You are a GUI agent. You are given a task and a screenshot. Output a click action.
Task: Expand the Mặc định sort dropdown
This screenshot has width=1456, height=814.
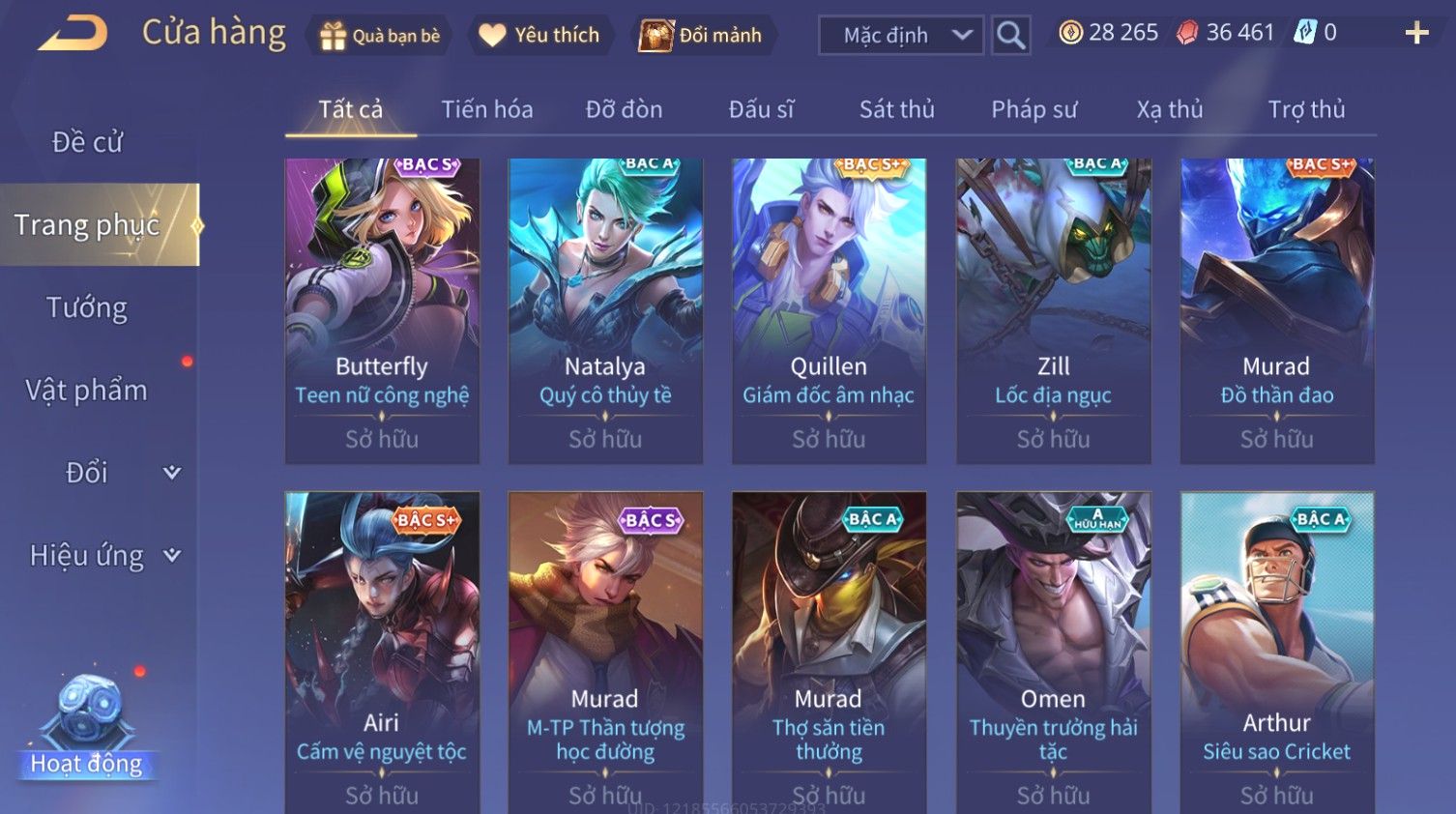point(901,36)
